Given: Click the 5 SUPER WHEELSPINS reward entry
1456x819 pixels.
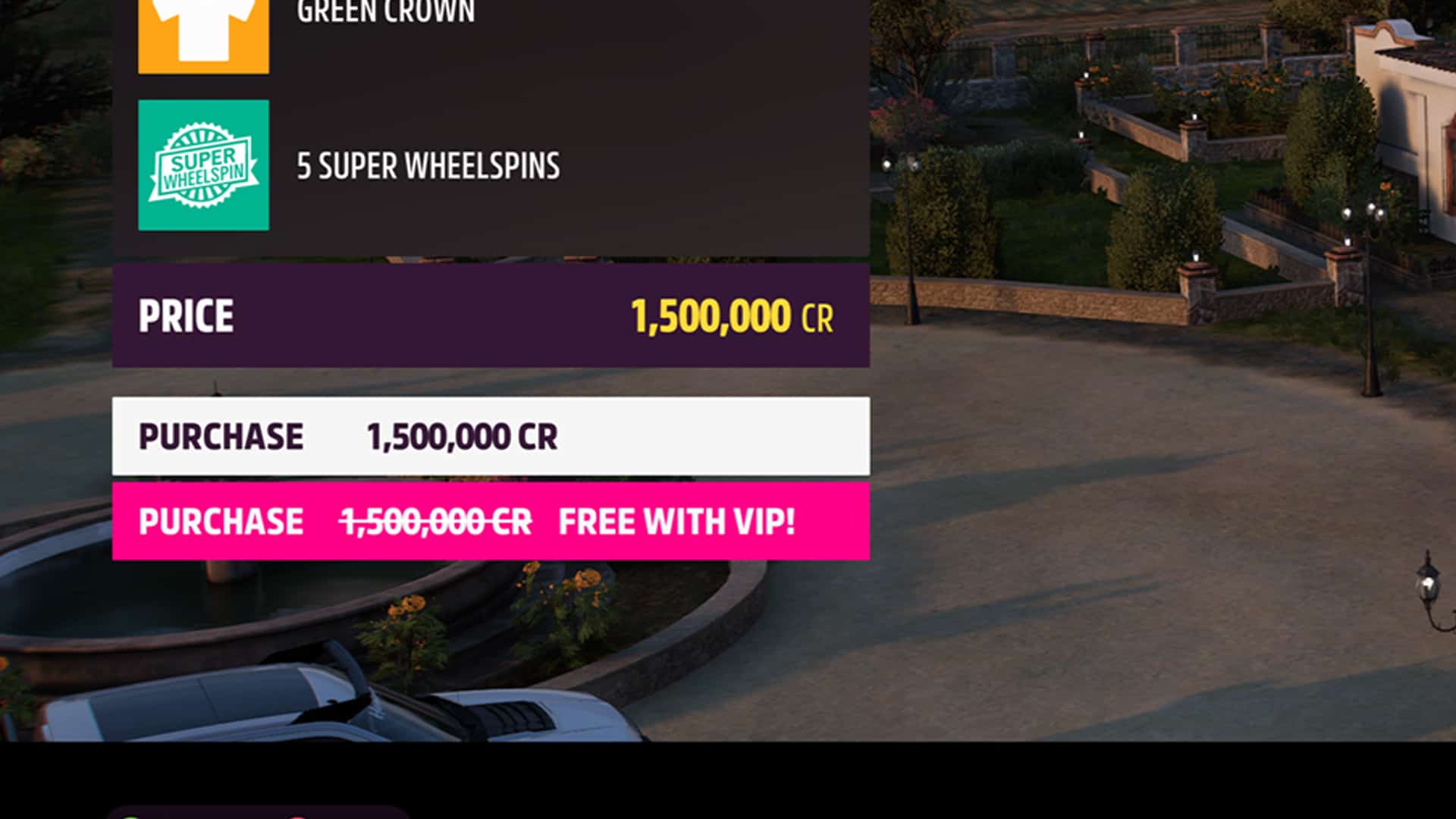Looking at the screenshot, I should pyautogui.click(x=428, y=165).
